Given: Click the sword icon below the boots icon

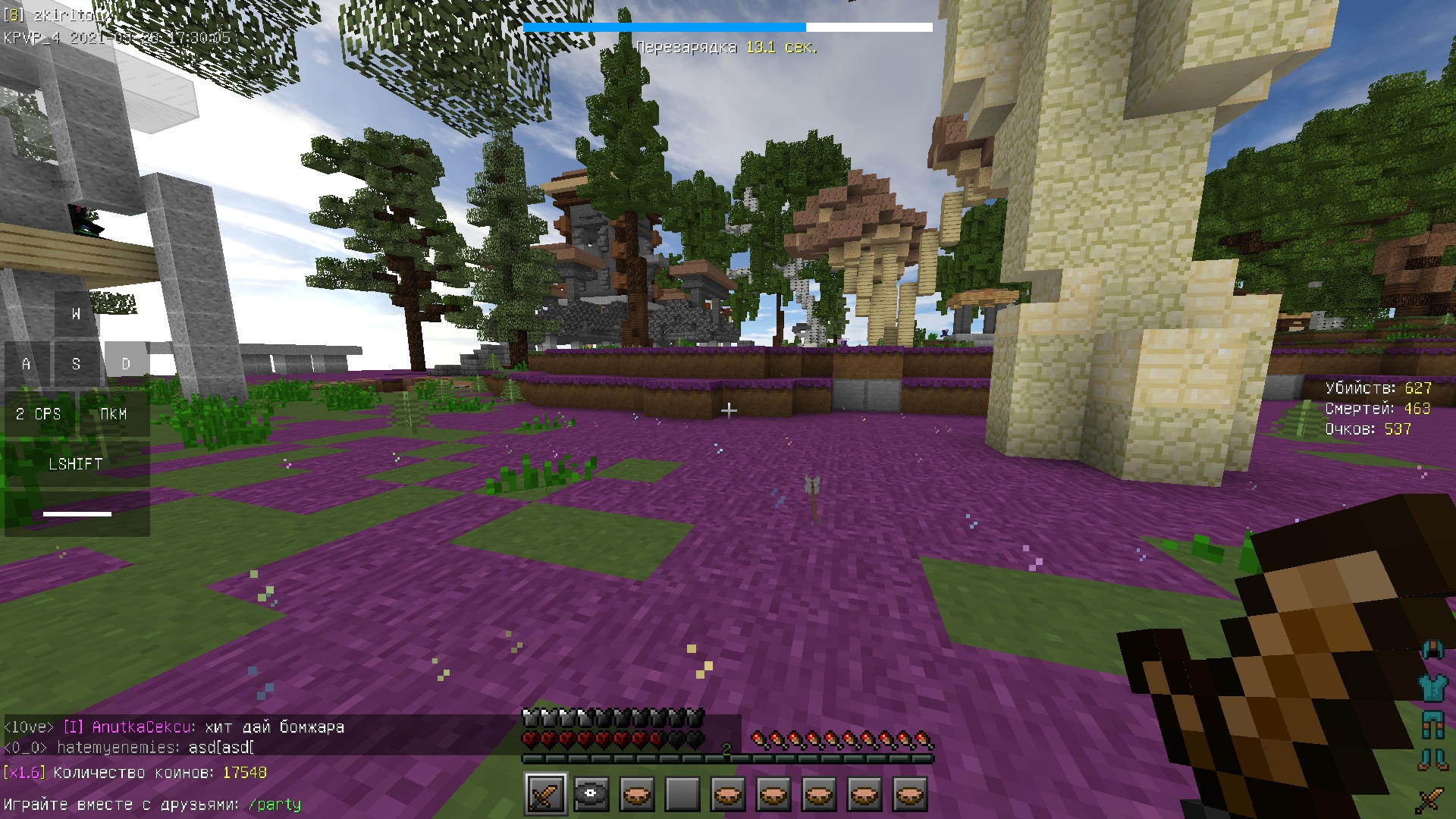Looking at the screenshot, I should 1431,799.
